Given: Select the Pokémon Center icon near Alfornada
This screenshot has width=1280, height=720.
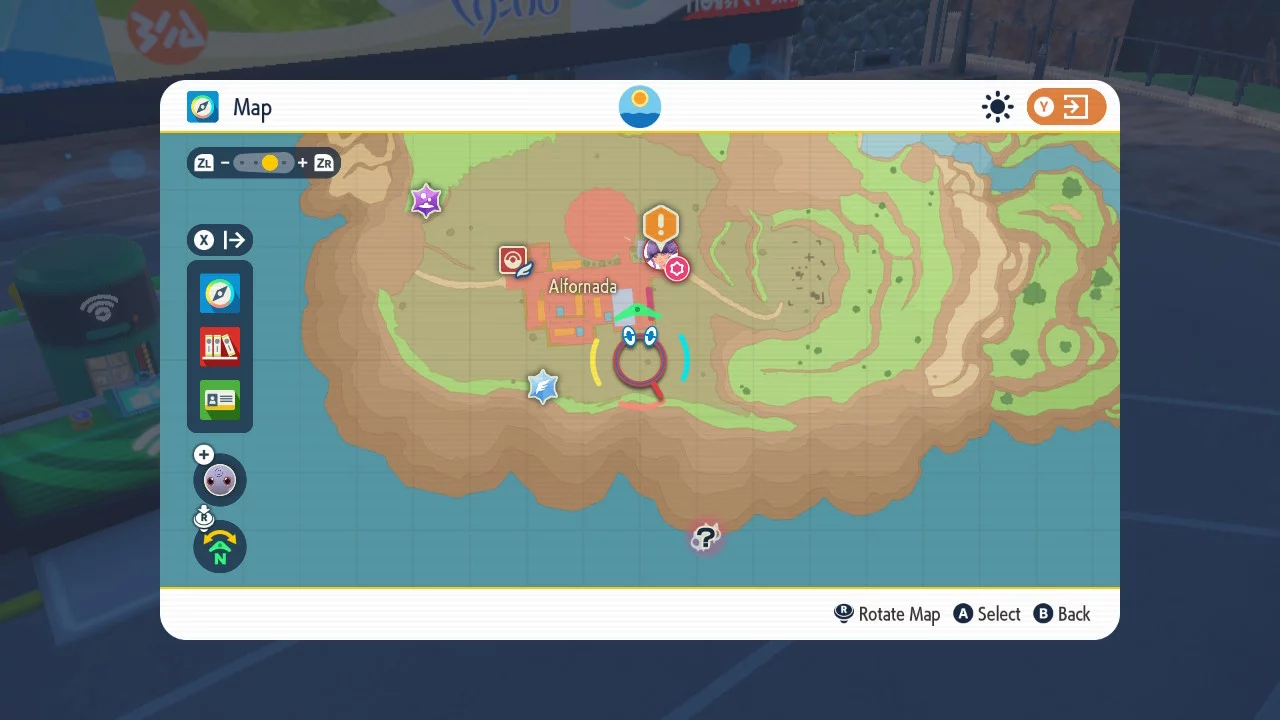Looking at the screenshot, I should 514,259.
